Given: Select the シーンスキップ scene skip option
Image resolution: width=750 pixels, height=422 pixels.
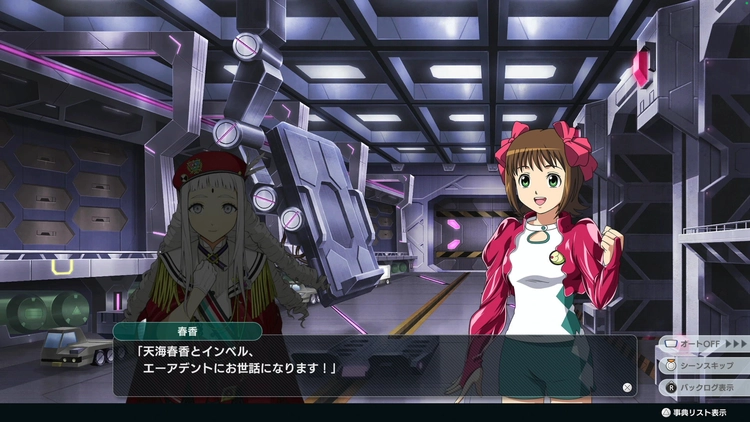Looking at the screenshot, I should click(x=705, y=366).
